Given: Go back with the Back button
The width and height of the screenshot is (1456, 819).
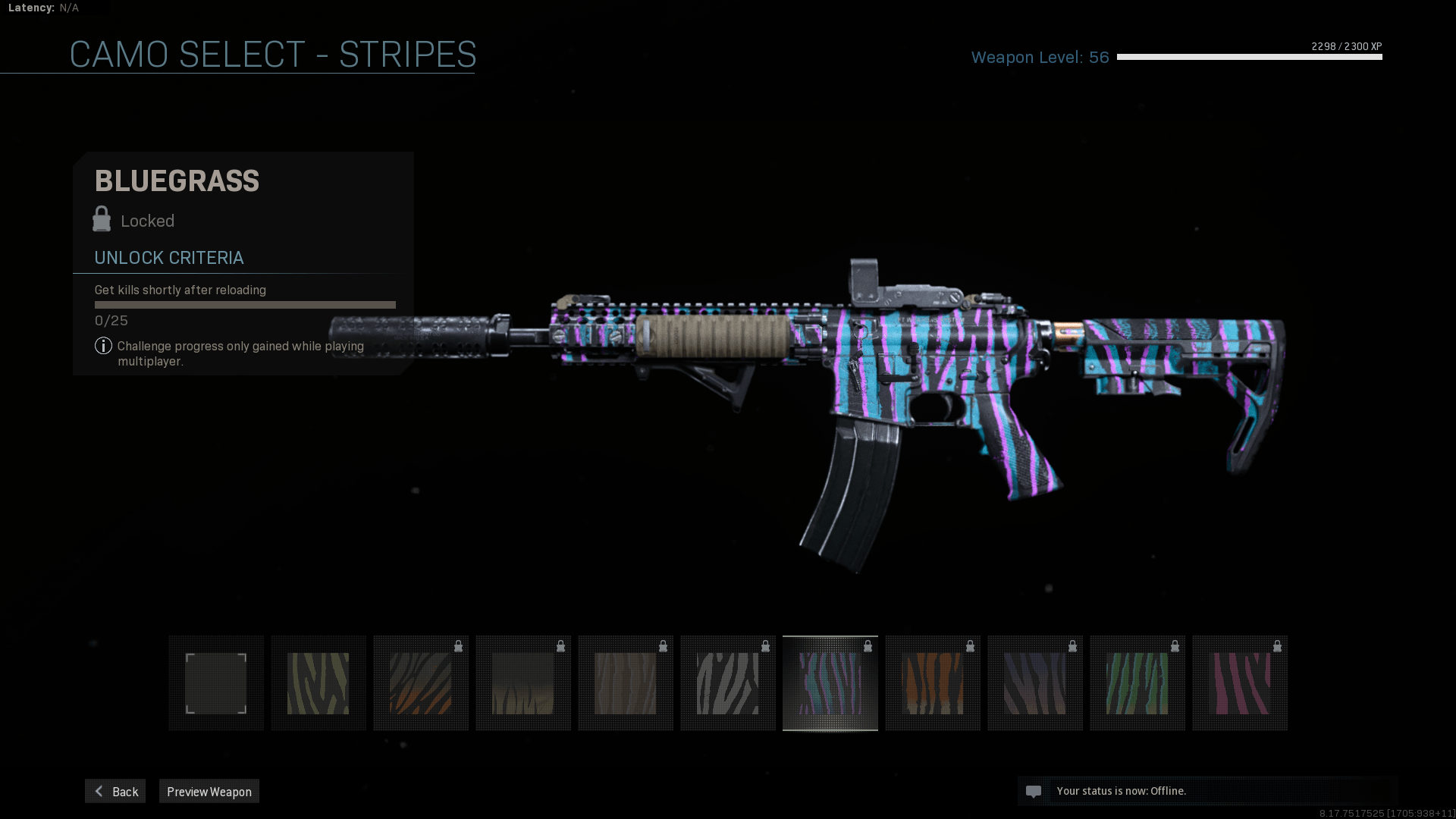Looking at the screenshot, I should pyautogui.click(x=115, y=792).
